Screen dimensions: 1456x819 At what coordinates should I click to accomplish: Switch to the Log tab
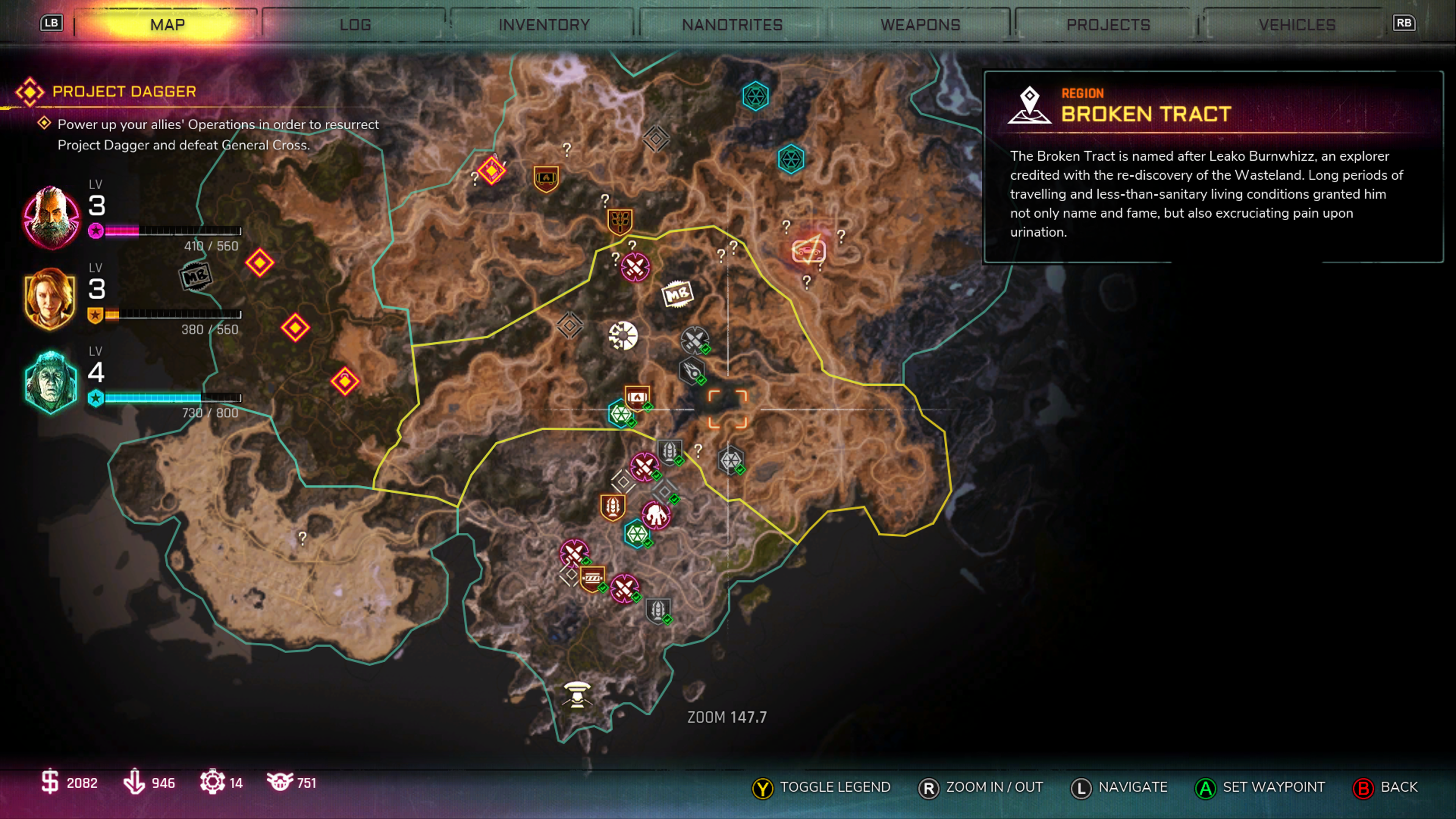[355, 25]
